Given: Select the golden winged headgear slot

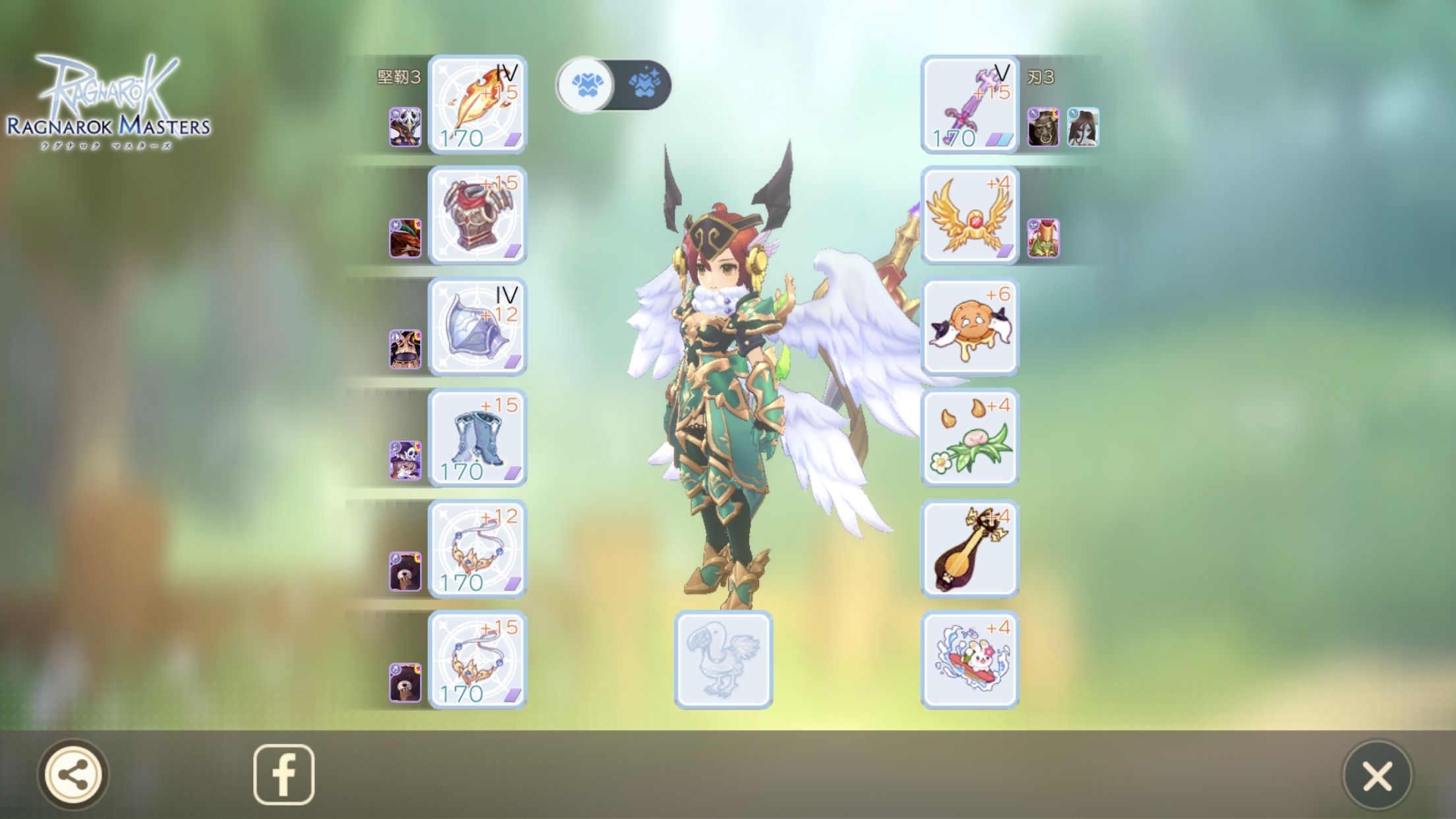Looking at the screenshot, I should pos(969,216).
